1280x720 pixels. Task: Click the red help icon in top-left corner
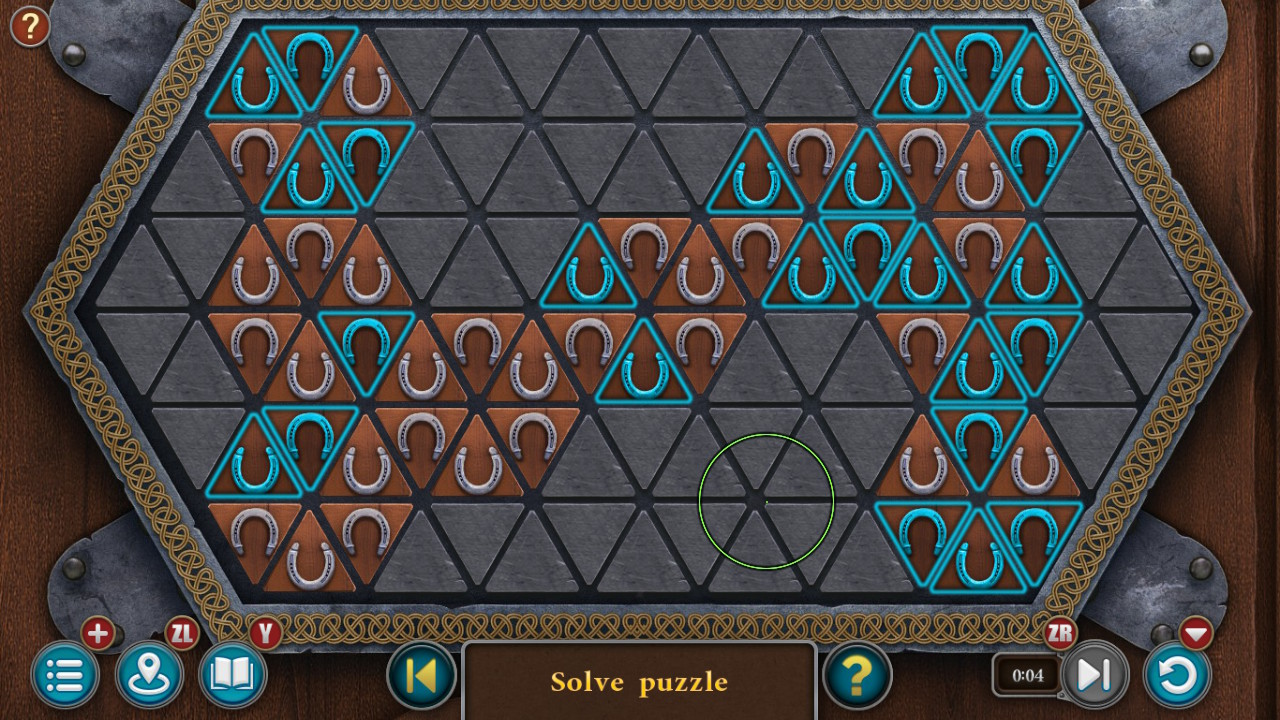[29, 27]
